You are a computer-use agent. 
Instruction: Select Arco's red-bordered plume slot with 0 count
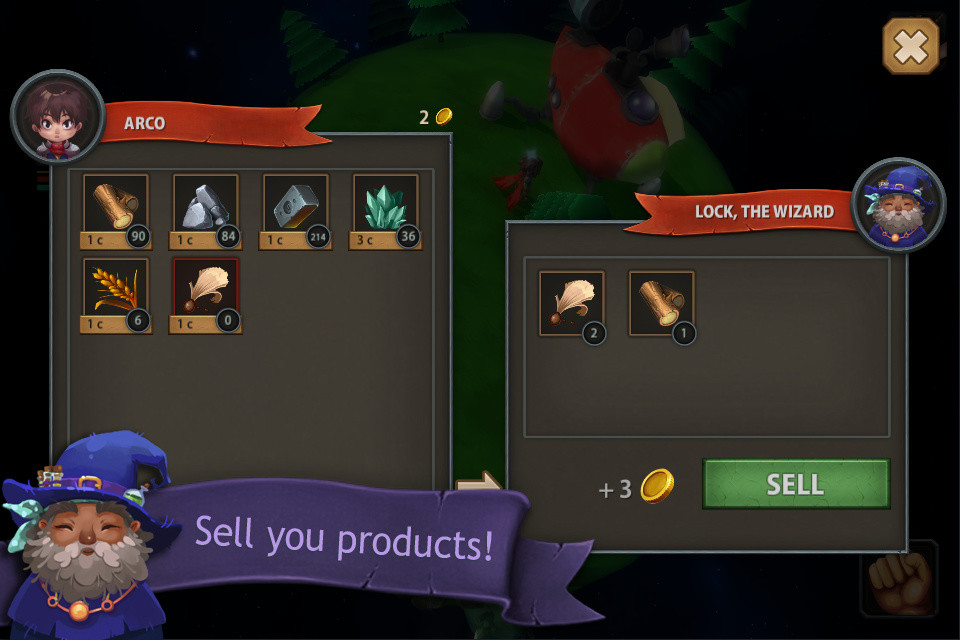point(205,289)
